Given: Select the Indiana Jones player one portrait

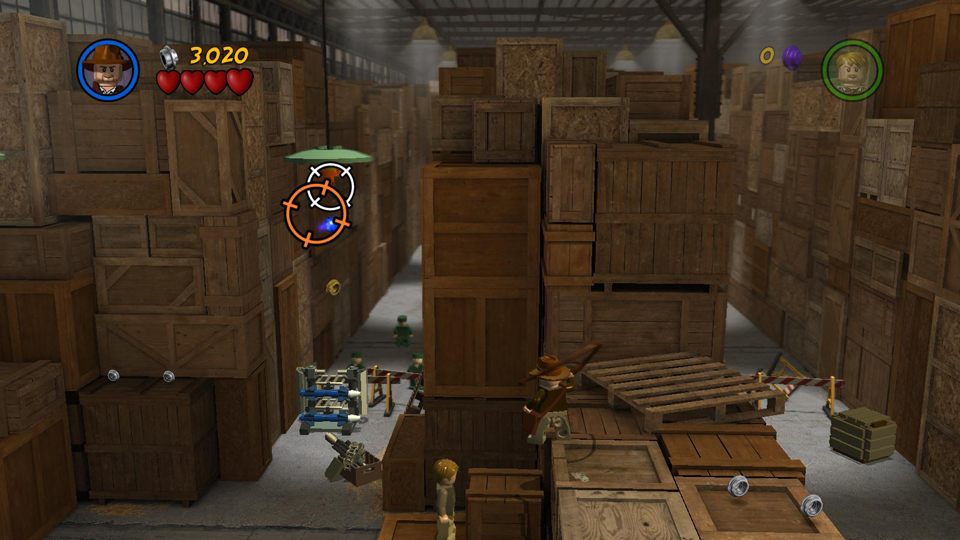Looking at the screenshot, I should [108, 70].
